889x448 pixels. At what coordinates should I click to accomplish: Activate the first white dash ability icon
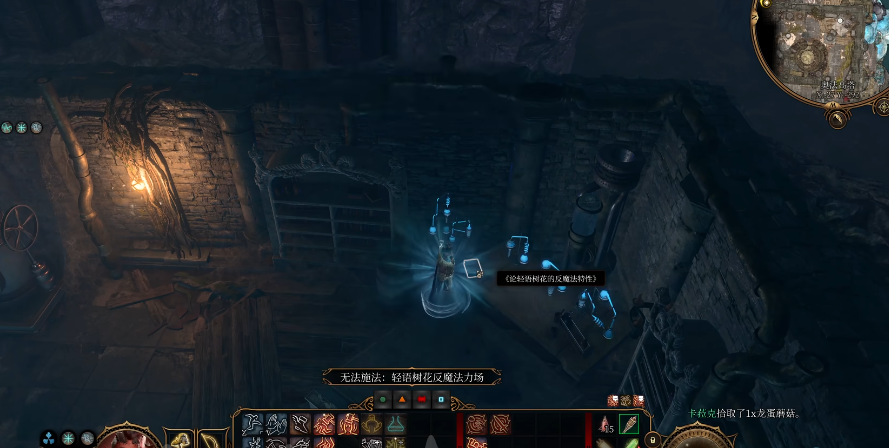coord(252,424)
